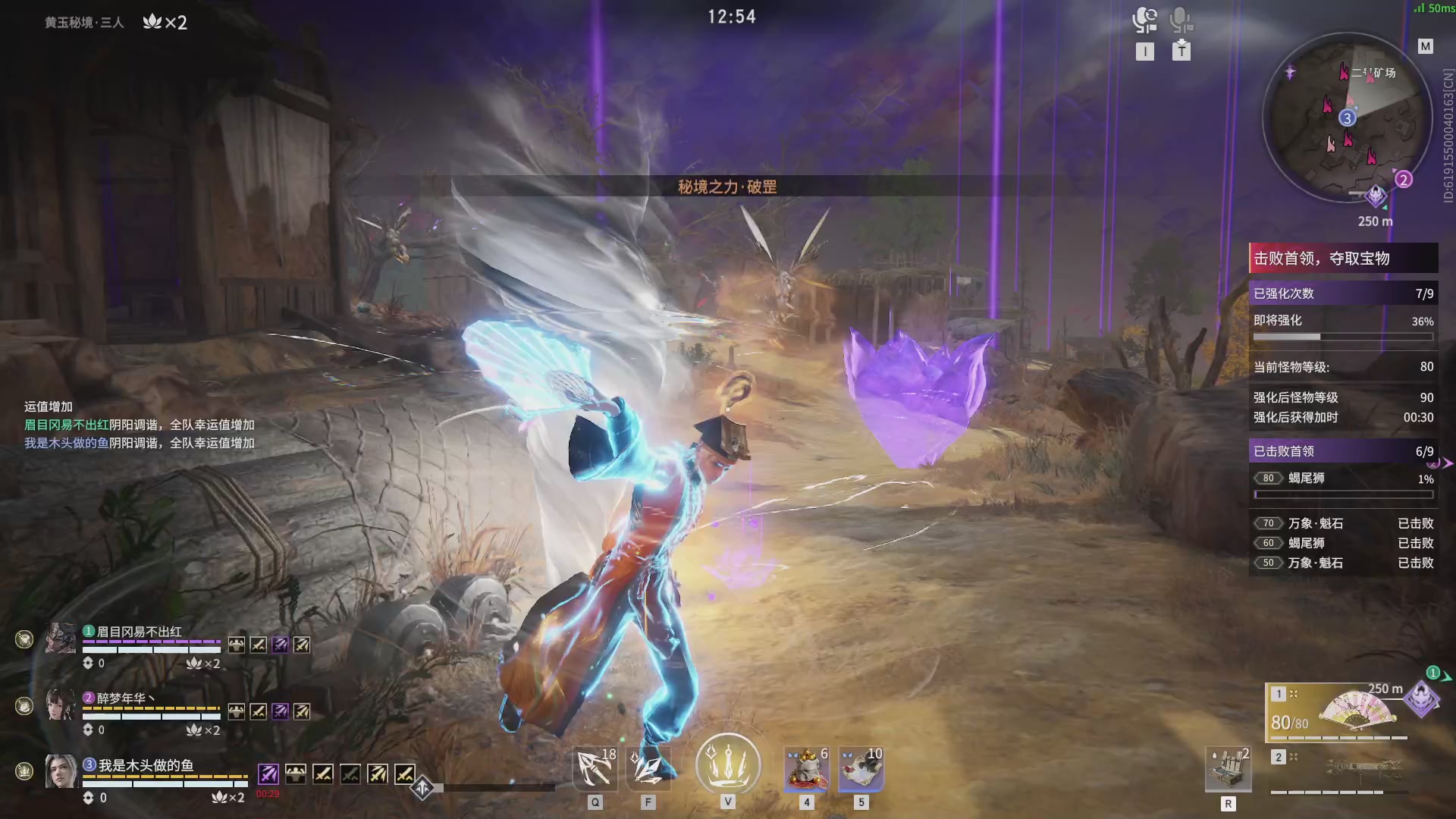Screen dimensions: 1456x819
Task: Toggle the voice listening headset icon
Action: (1144, 20)
